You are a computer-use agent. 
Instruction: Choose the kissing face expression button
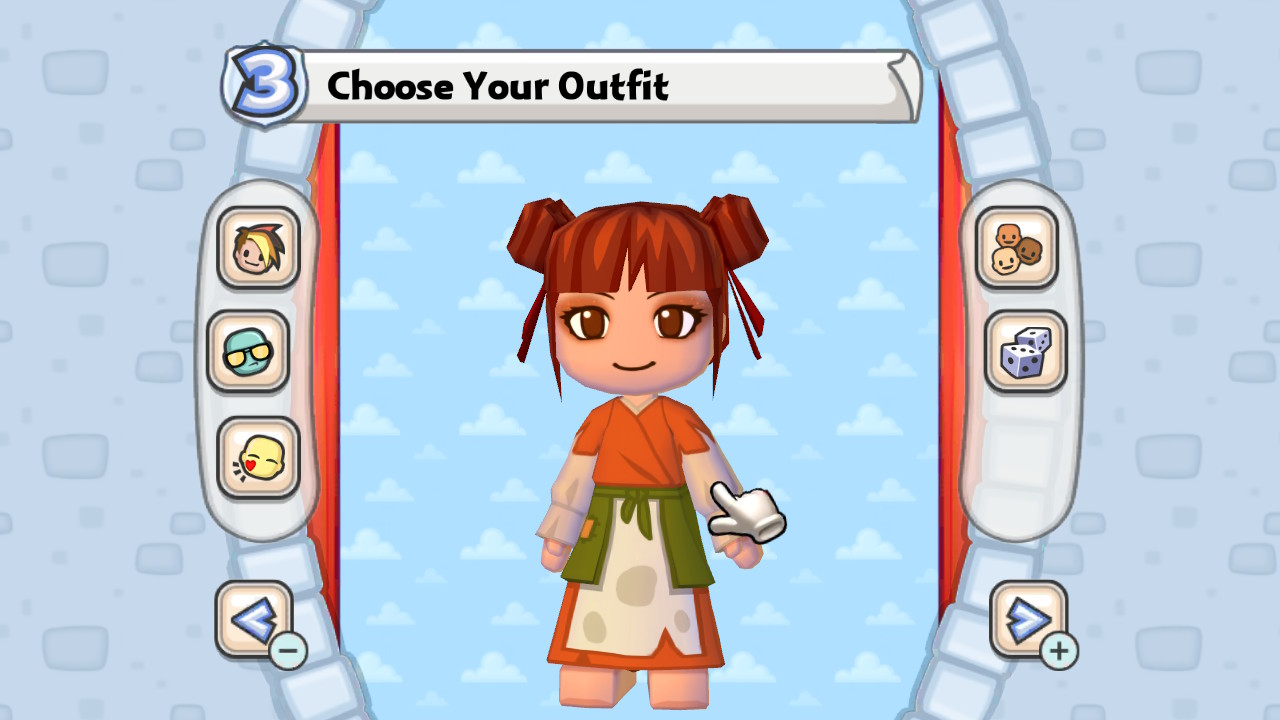coord(258,457)
